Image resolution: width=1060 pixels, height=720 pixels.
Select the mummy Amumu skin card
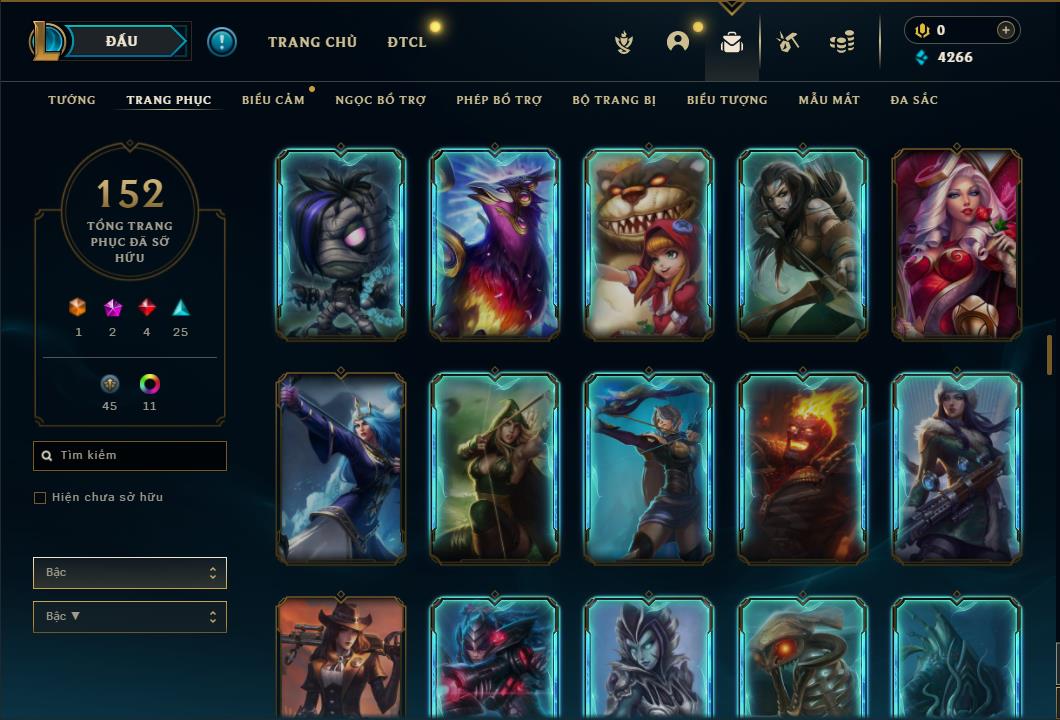(340, 245)
